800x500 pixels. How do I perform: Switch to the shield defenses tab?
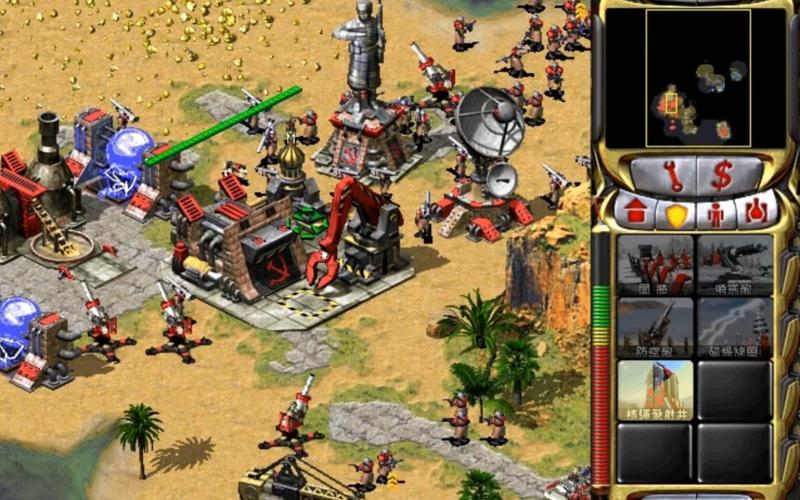coord(676,214)
